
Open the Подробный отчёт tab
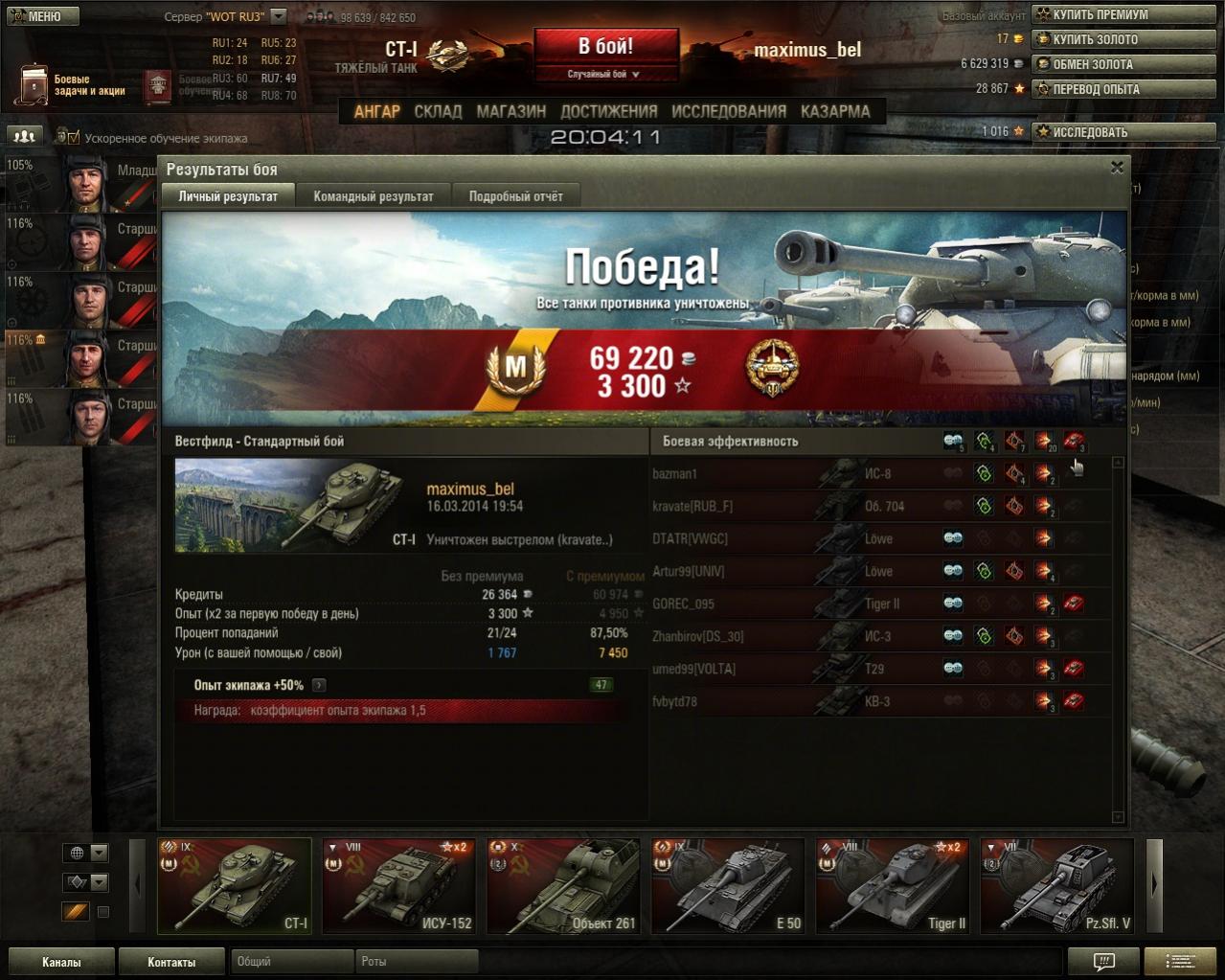tap(515, 196)
